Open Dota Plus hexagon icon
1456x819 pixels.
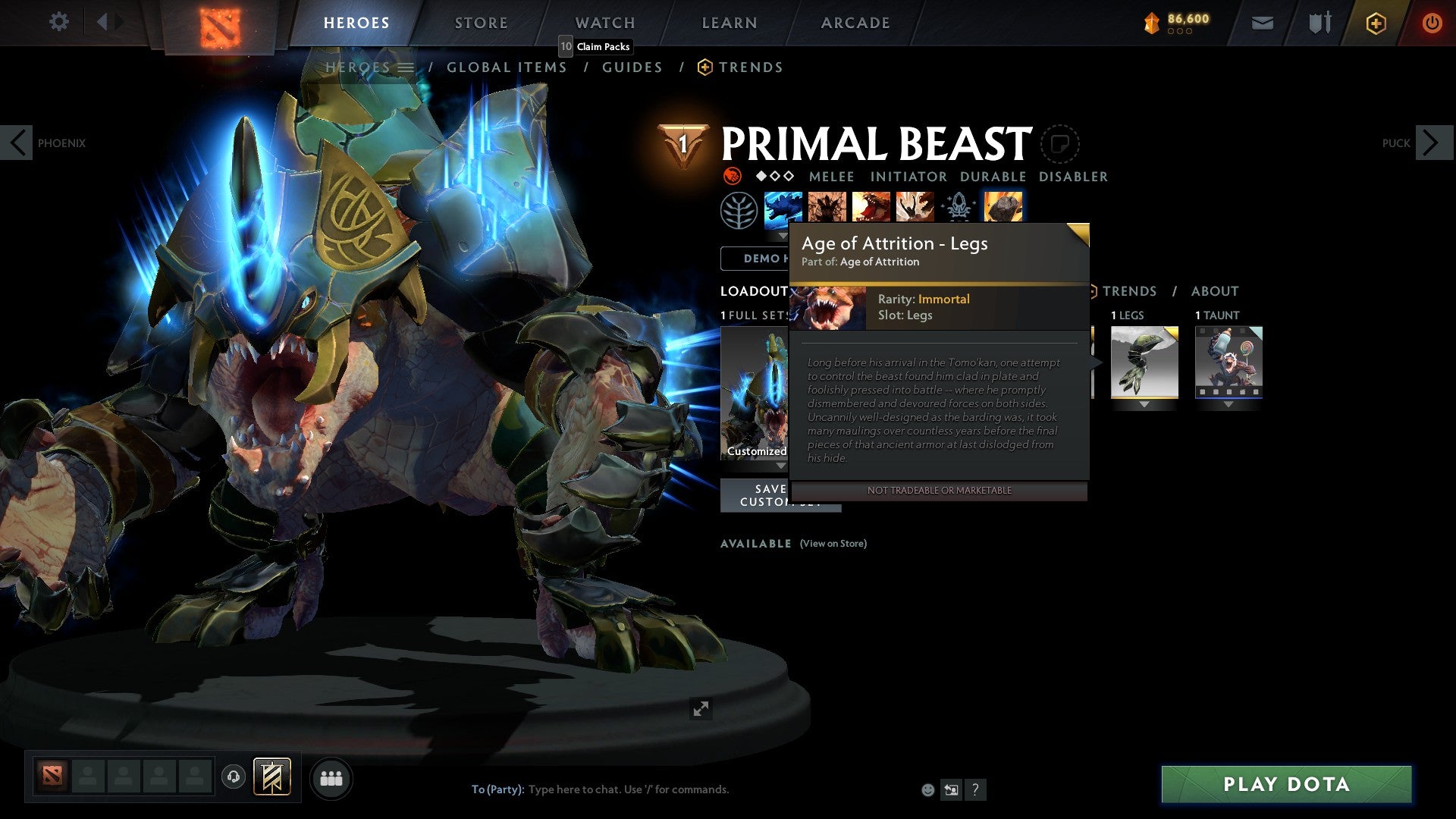[x=1375, y=22]
